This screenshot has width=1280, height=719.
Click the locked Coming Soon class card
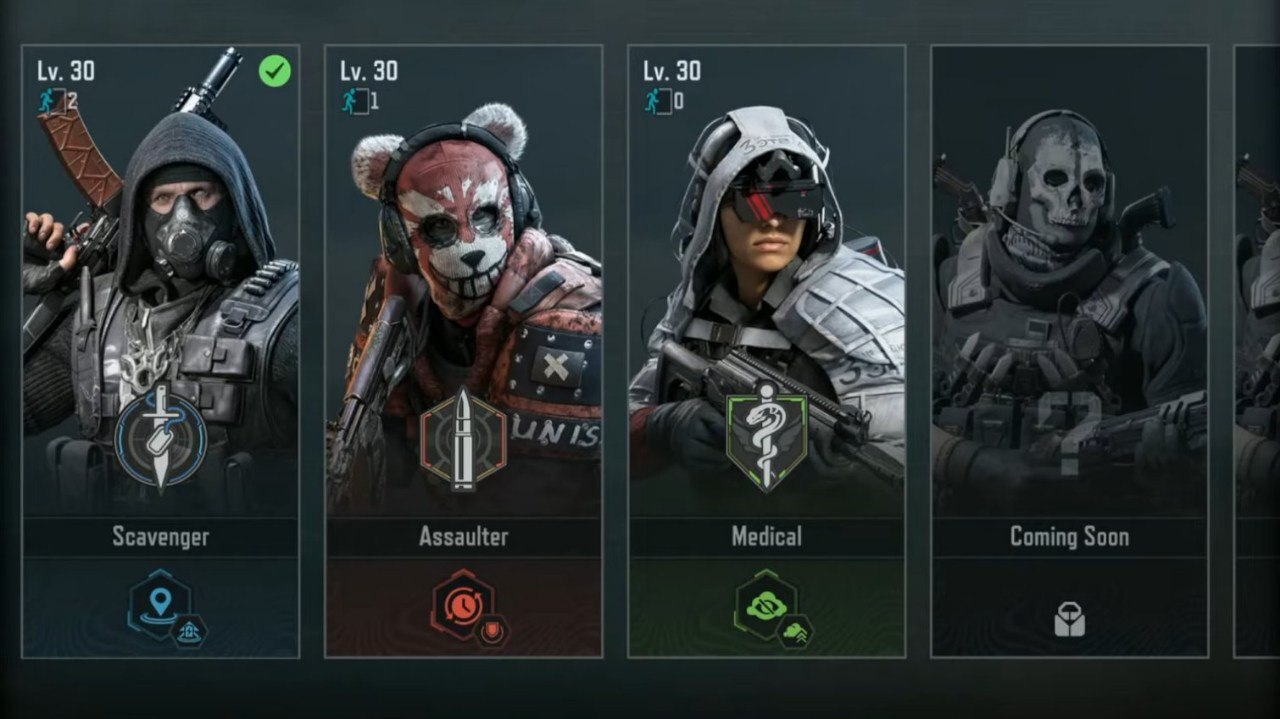click(x=1069, y=300)
